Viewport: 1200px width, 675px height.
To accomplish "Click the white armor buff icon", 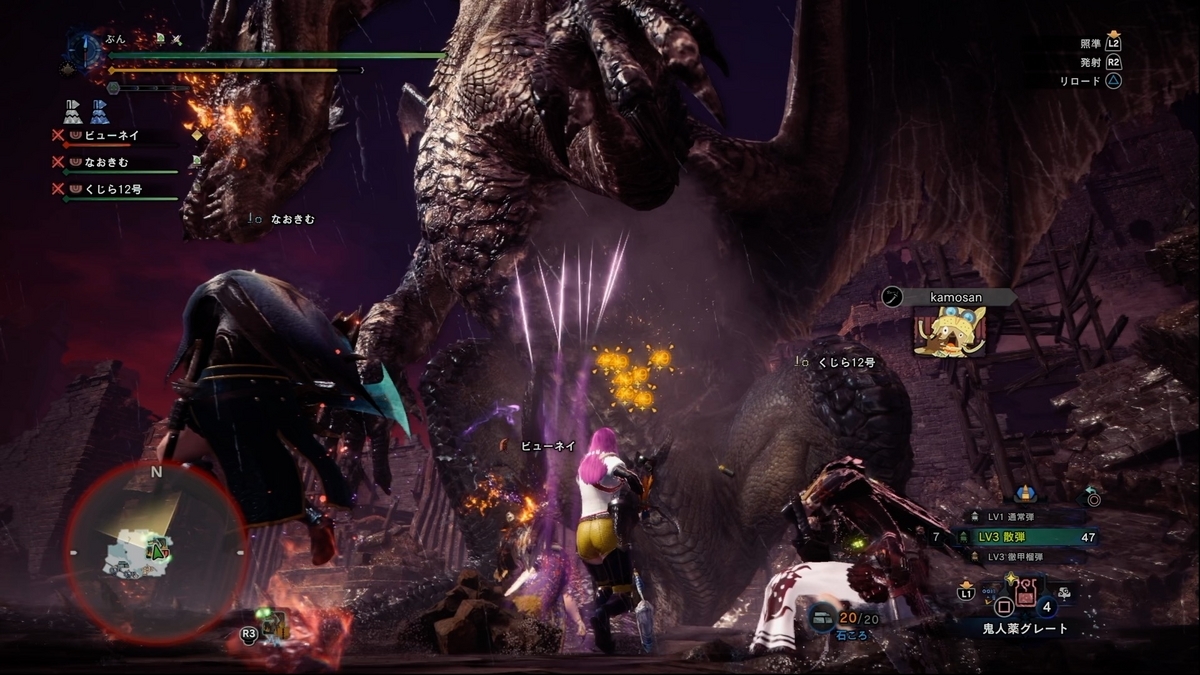I will pos(73,111).
